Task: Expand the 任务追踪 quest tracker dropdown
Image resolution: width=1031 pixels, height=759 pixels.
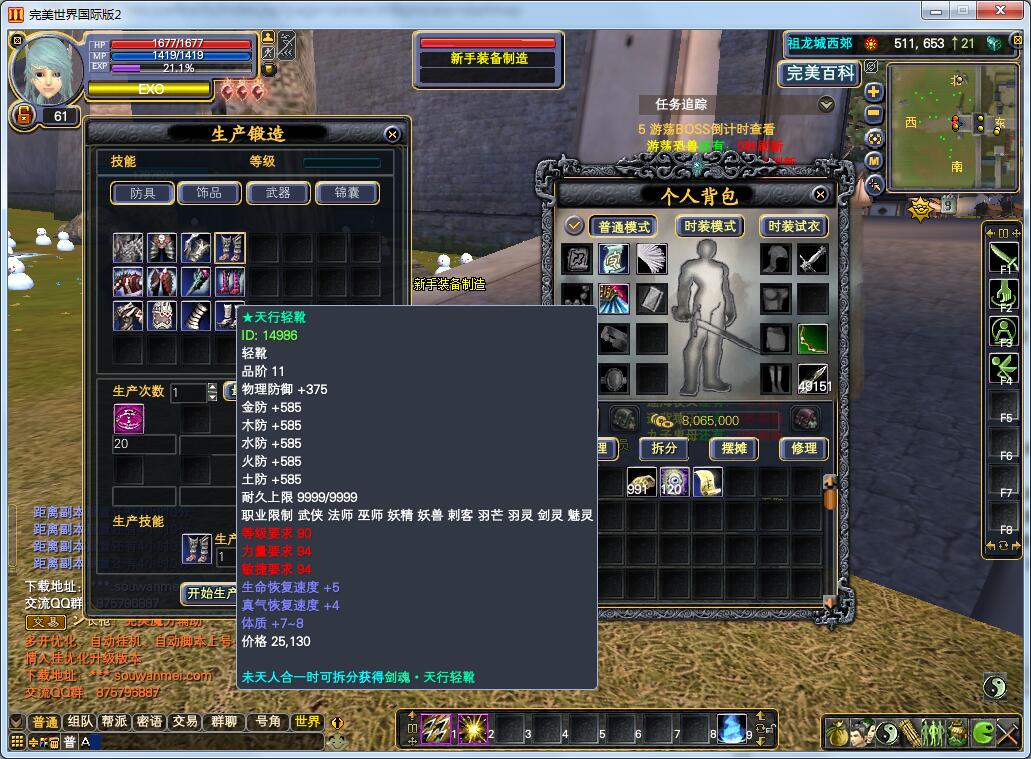Action: (x=826, y=104)
